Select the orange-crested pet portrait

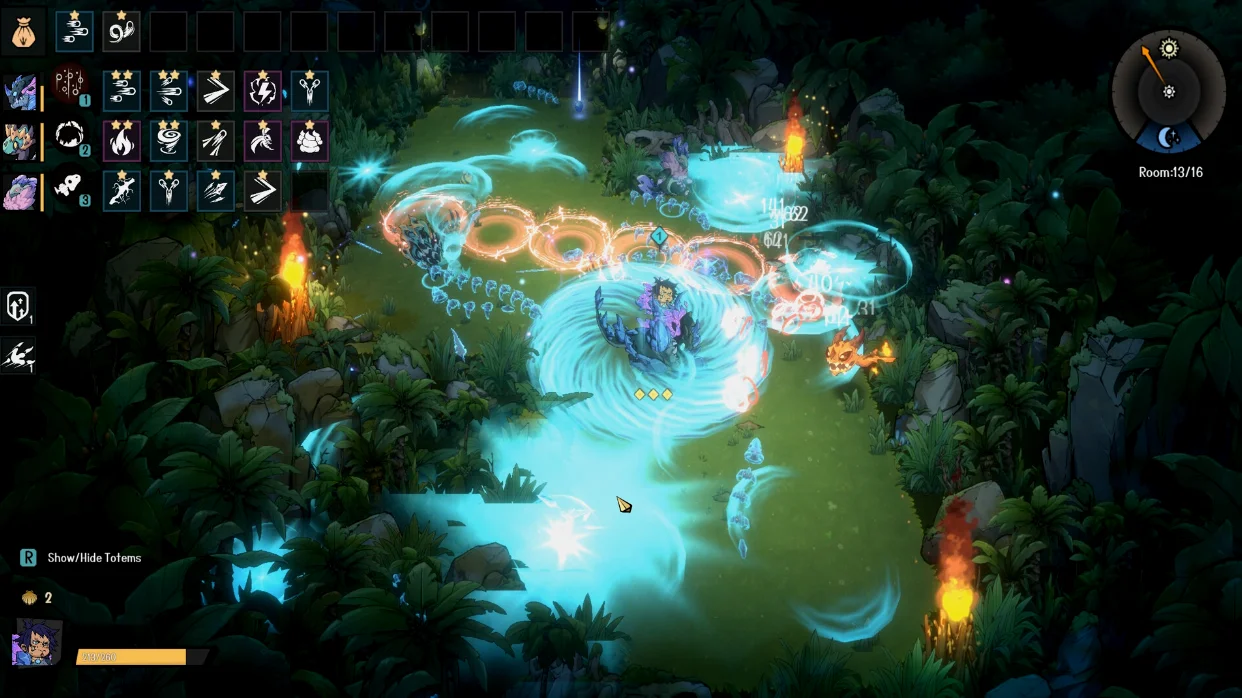20,141
